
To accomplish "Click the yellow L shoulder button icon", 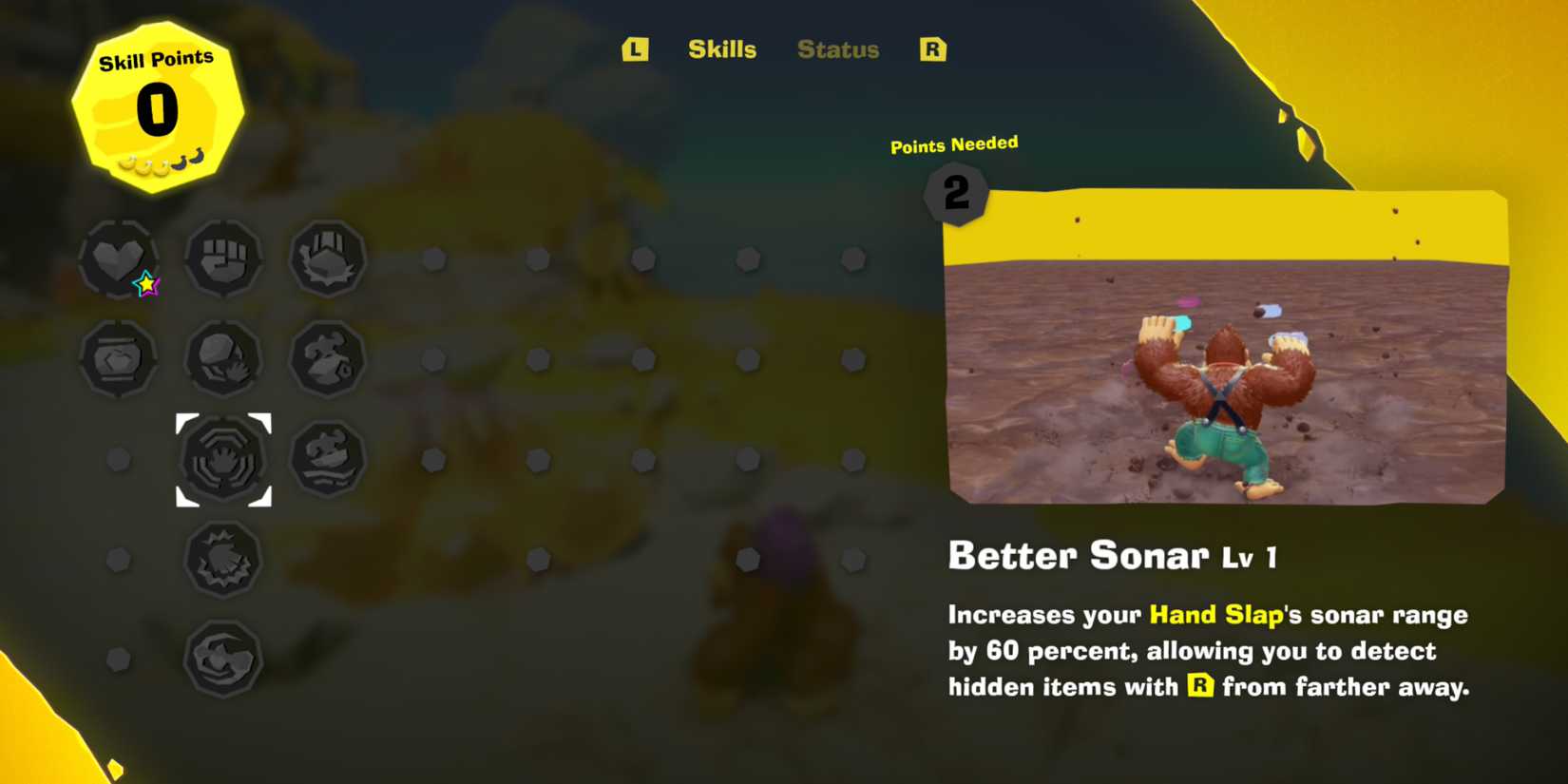I will [634, 49].
